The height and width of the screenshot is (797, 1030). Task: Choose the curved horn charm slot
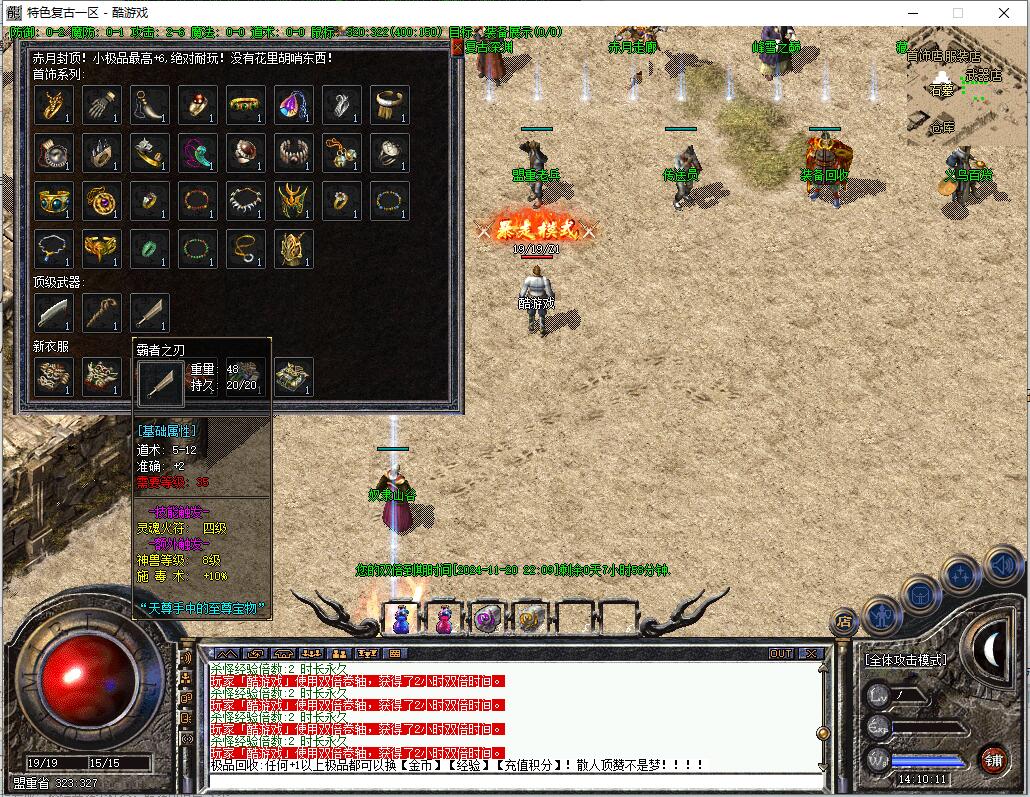[150, 105]
